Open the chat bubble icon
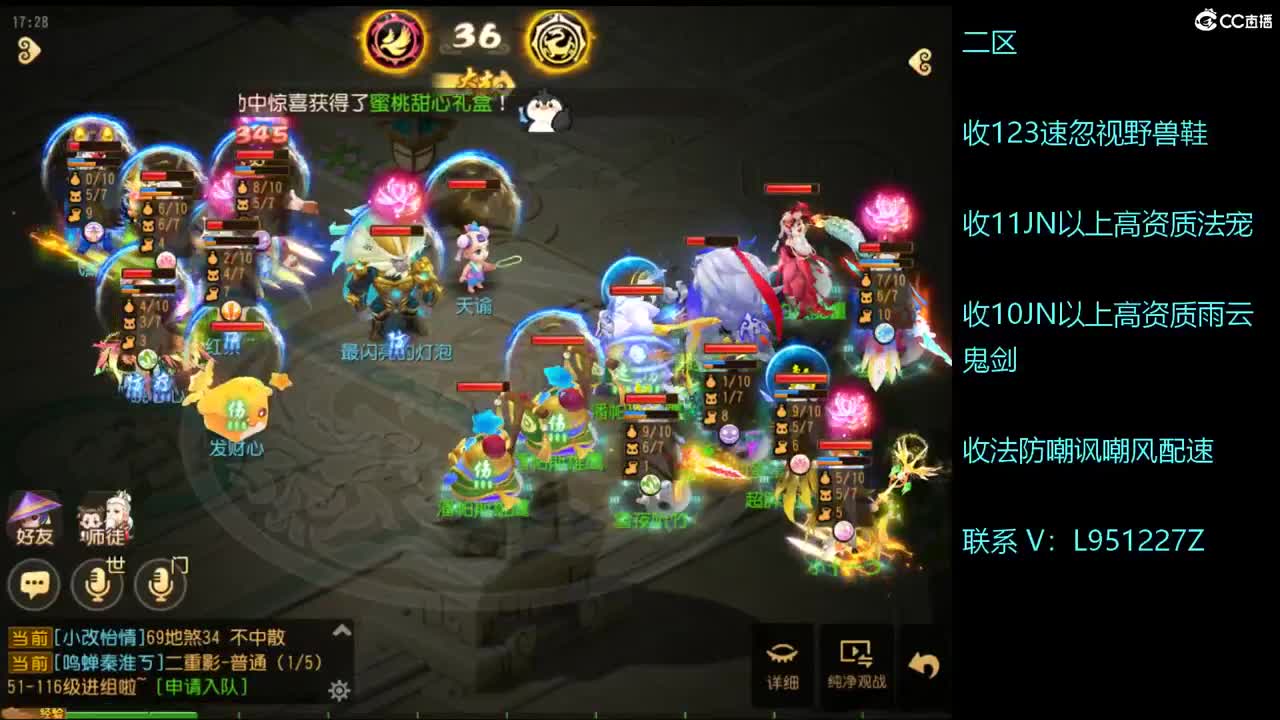This screenshot has width=1280, height=720. (35, 581)
